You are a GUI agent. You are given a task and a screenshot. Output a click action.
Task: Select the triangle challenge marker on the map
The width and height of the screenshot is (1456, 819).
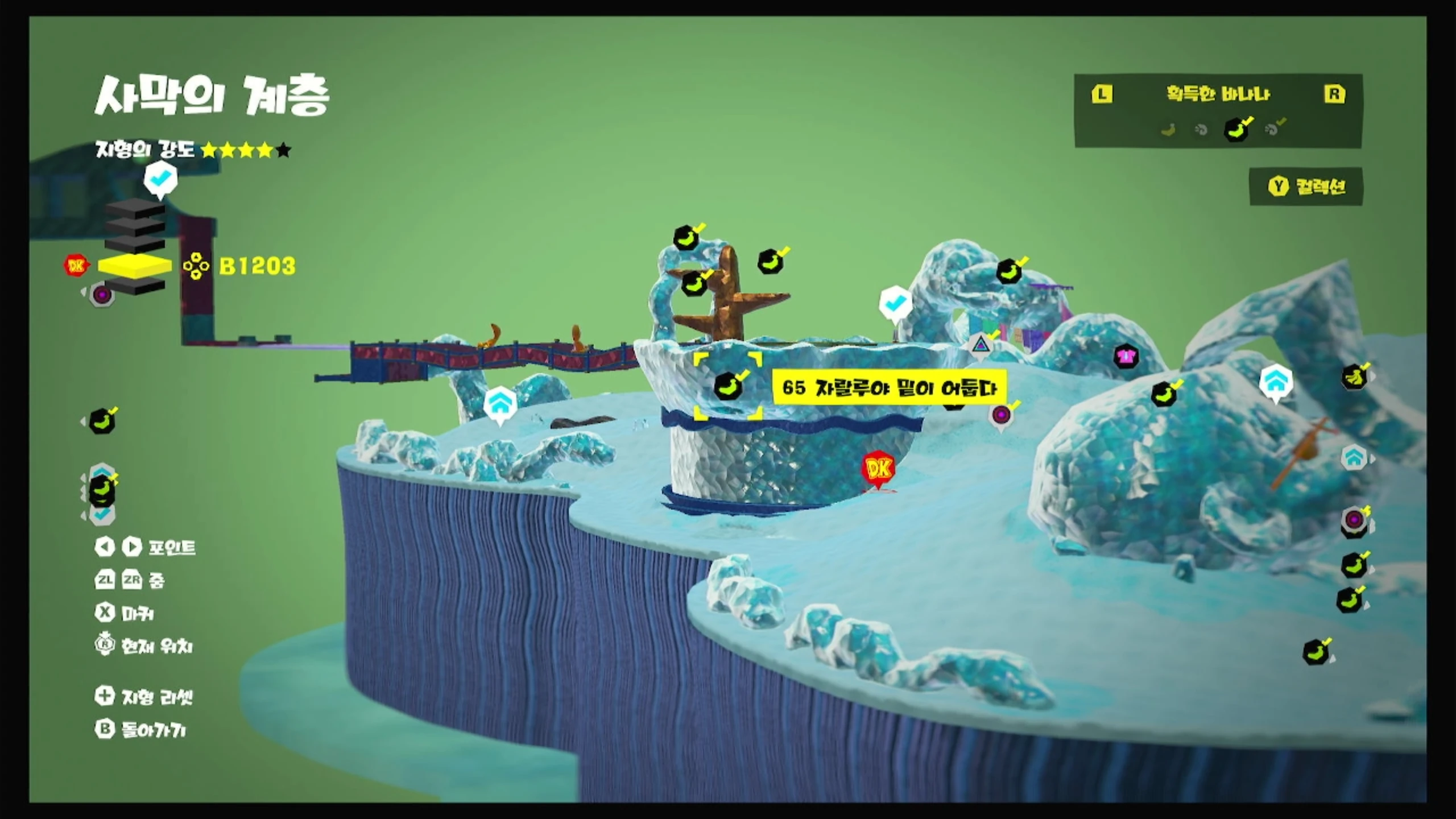(x=980, y=344)
